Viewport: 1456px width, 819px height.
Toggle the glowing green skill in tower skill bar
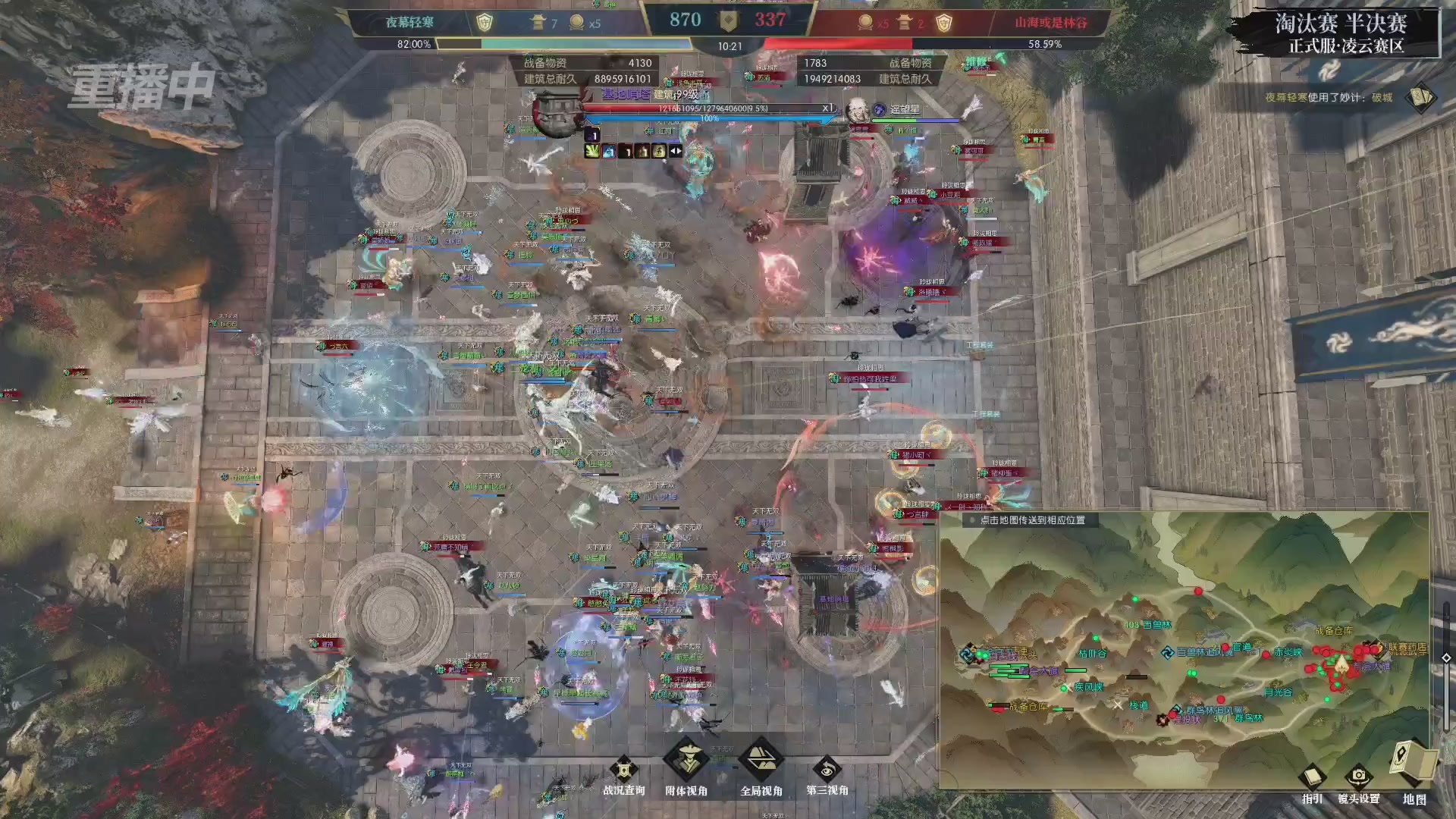click(592, 151)
